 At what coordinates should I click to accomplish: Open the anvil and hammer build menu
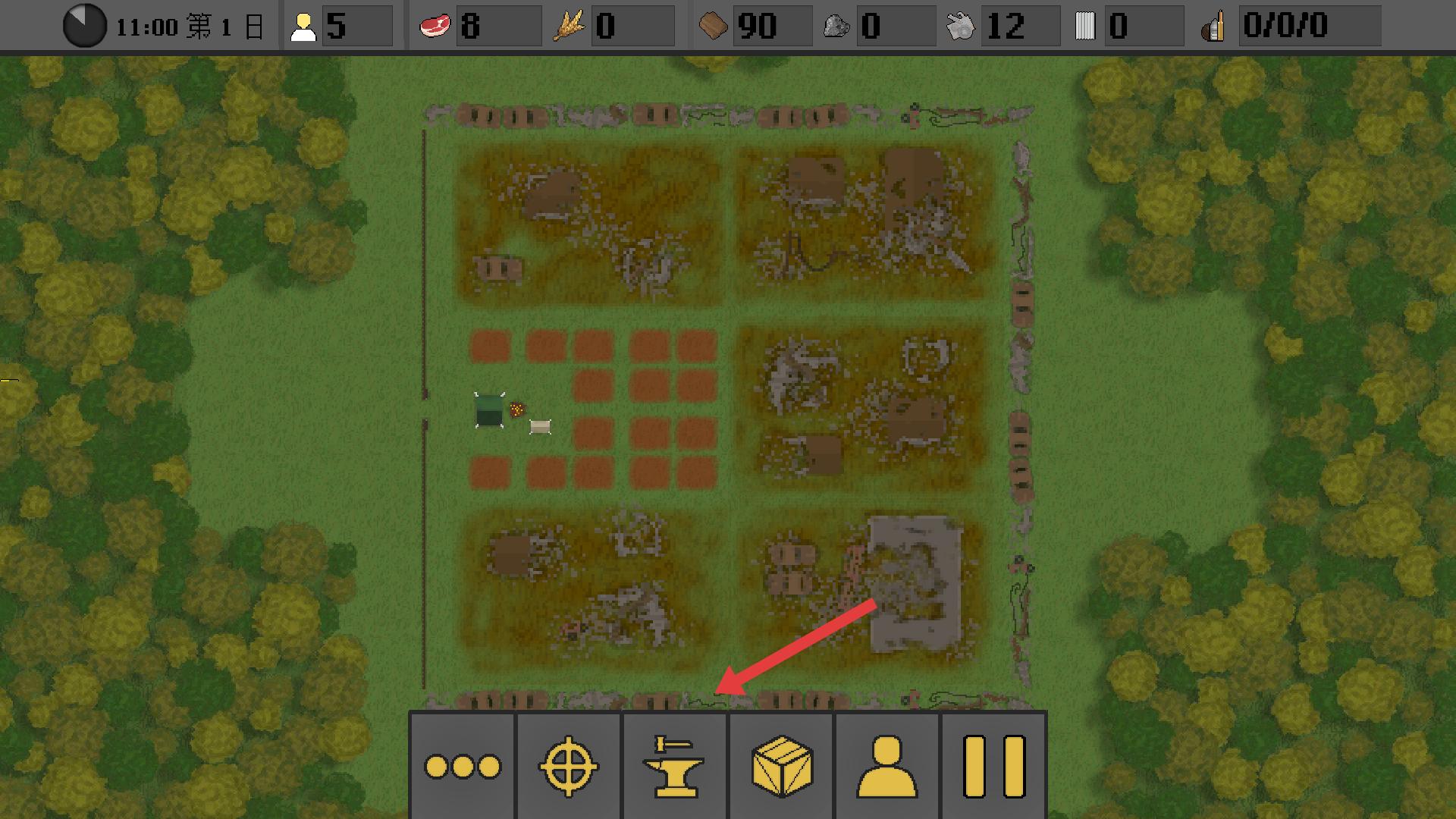click(x=675, y=766)
